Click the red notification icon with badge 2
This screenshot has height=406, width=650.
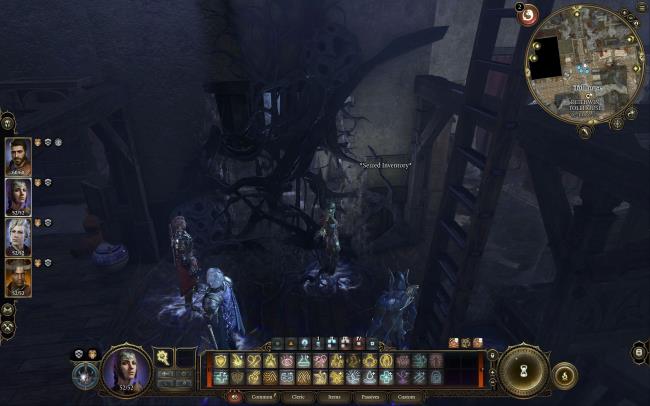click(527, 14)
